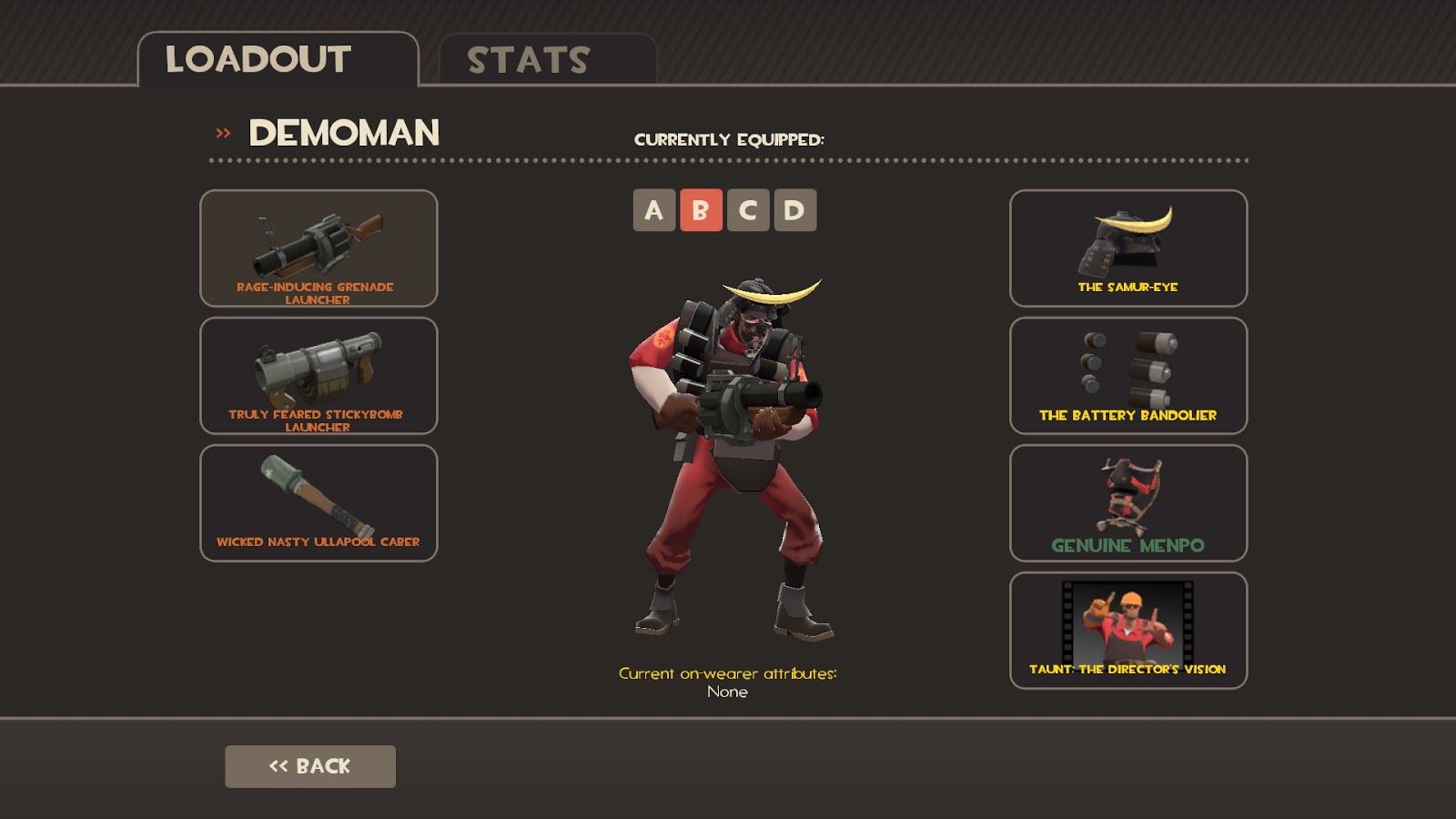This screenshot has height=819, width=1456.
Task: Open the Truly Feared Stickybomb Launcher slot
Action: click(x=318, y=378)
